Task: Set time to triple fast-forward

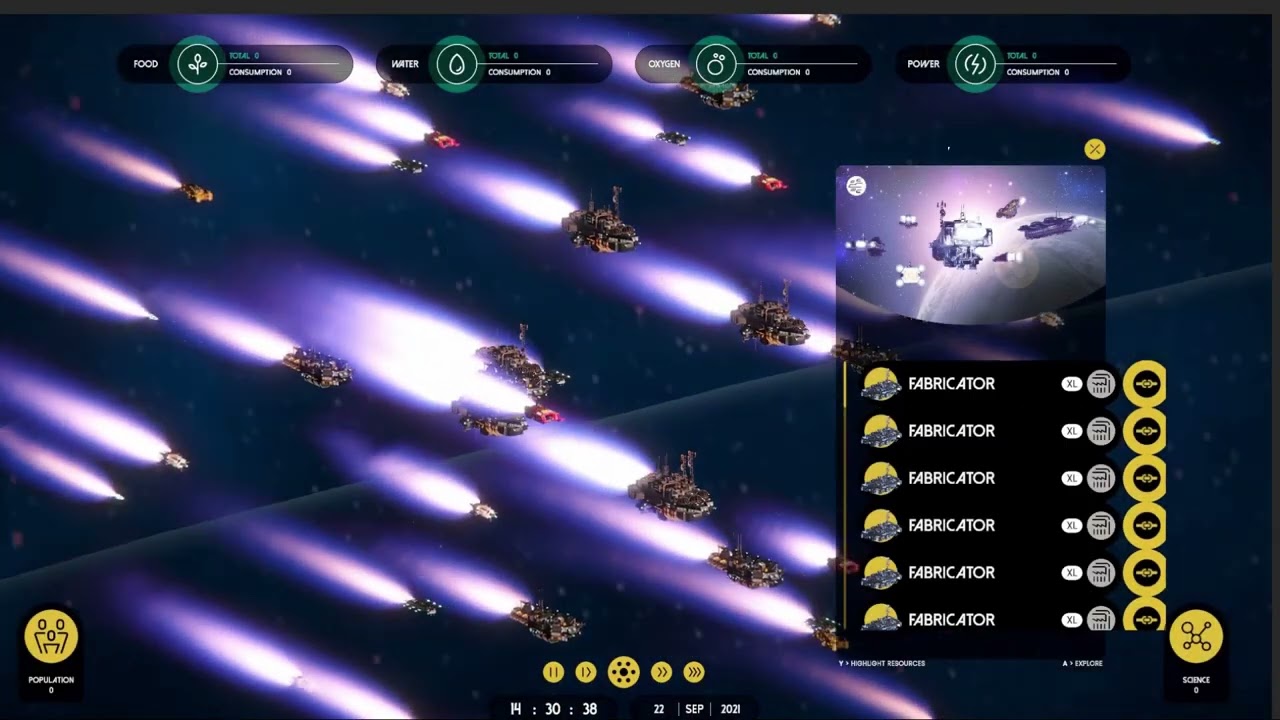Action: (694, 672)
